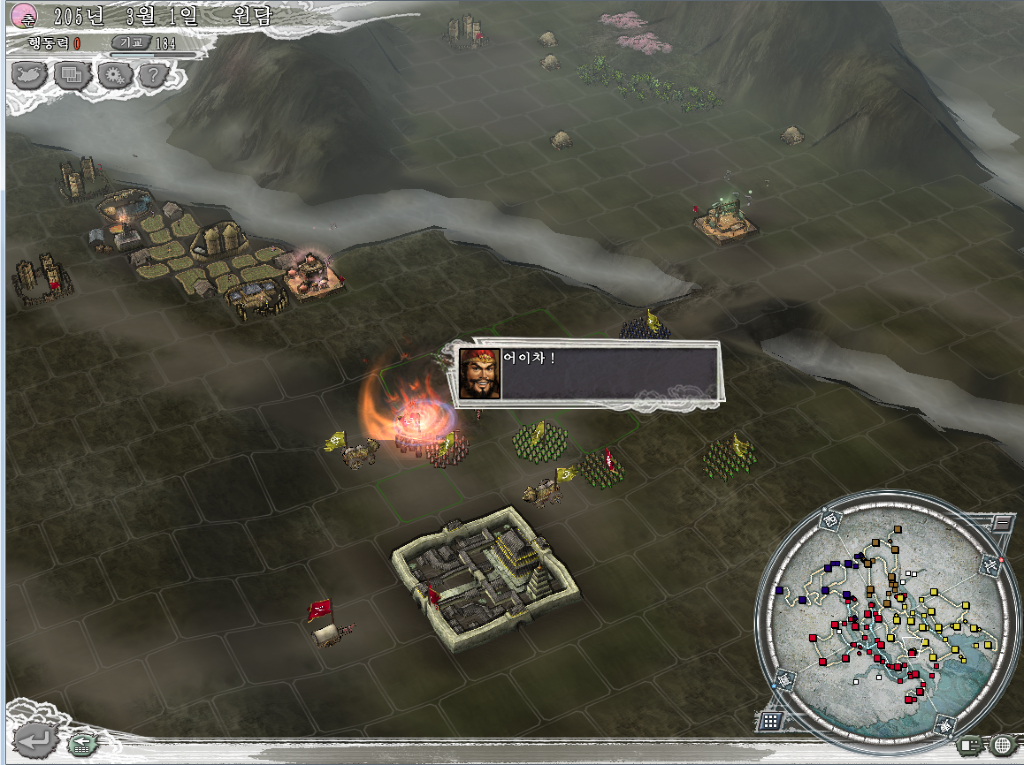Click the spring season icon
Viewport: 1024px width, 765px height.
click(x=24, y=14)
